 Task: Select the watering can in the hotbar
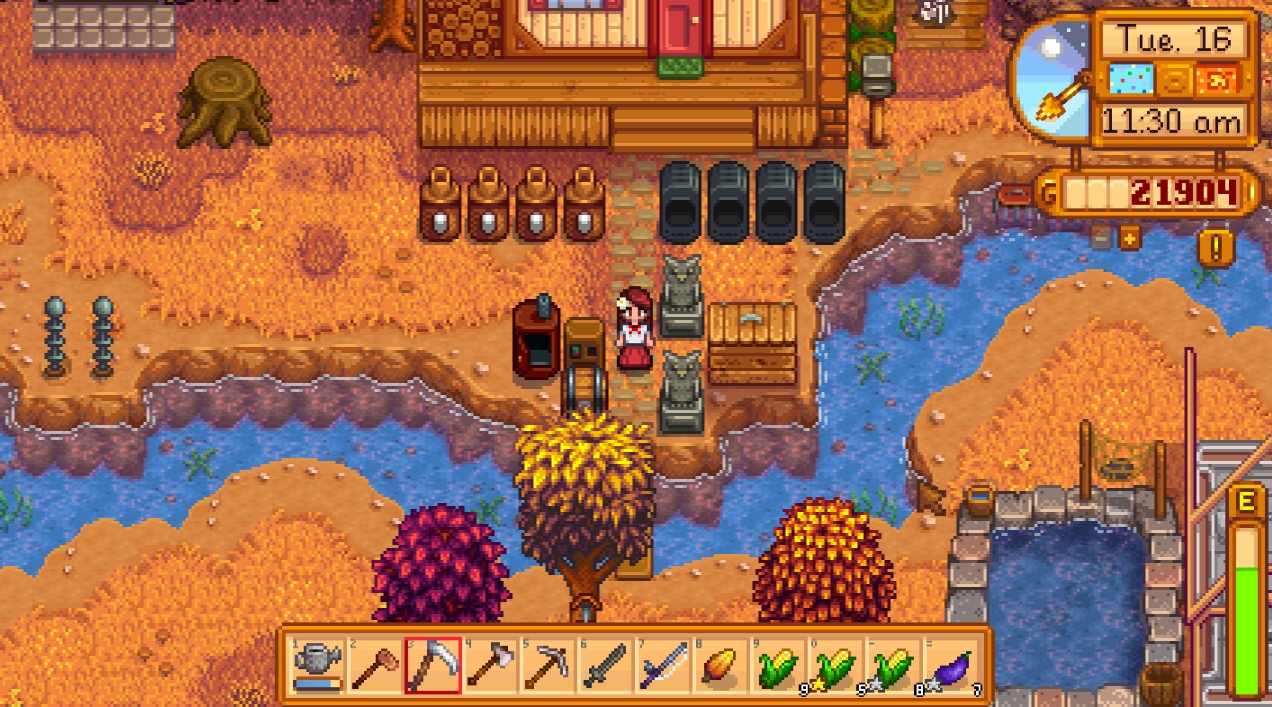(318, 664)
